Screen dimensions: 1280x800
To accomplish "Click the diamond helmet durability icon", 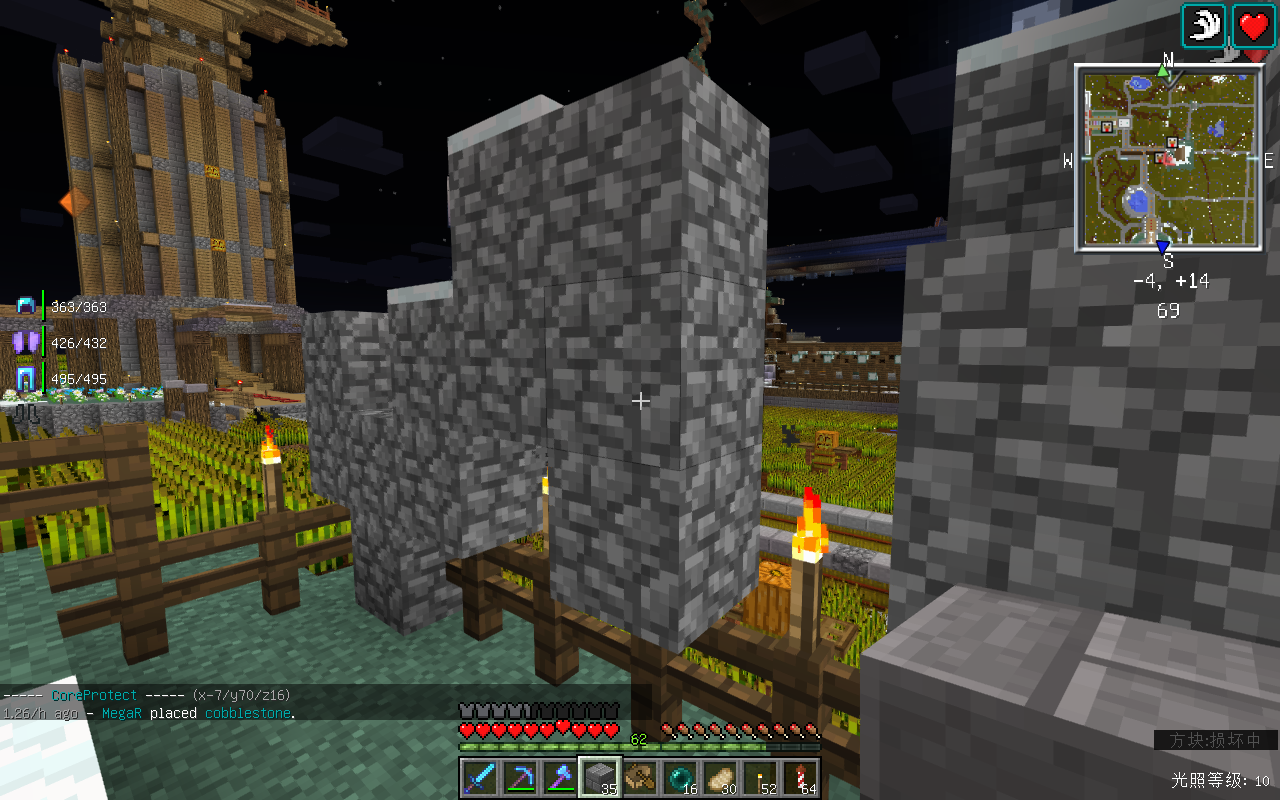I will coord(25,307).
